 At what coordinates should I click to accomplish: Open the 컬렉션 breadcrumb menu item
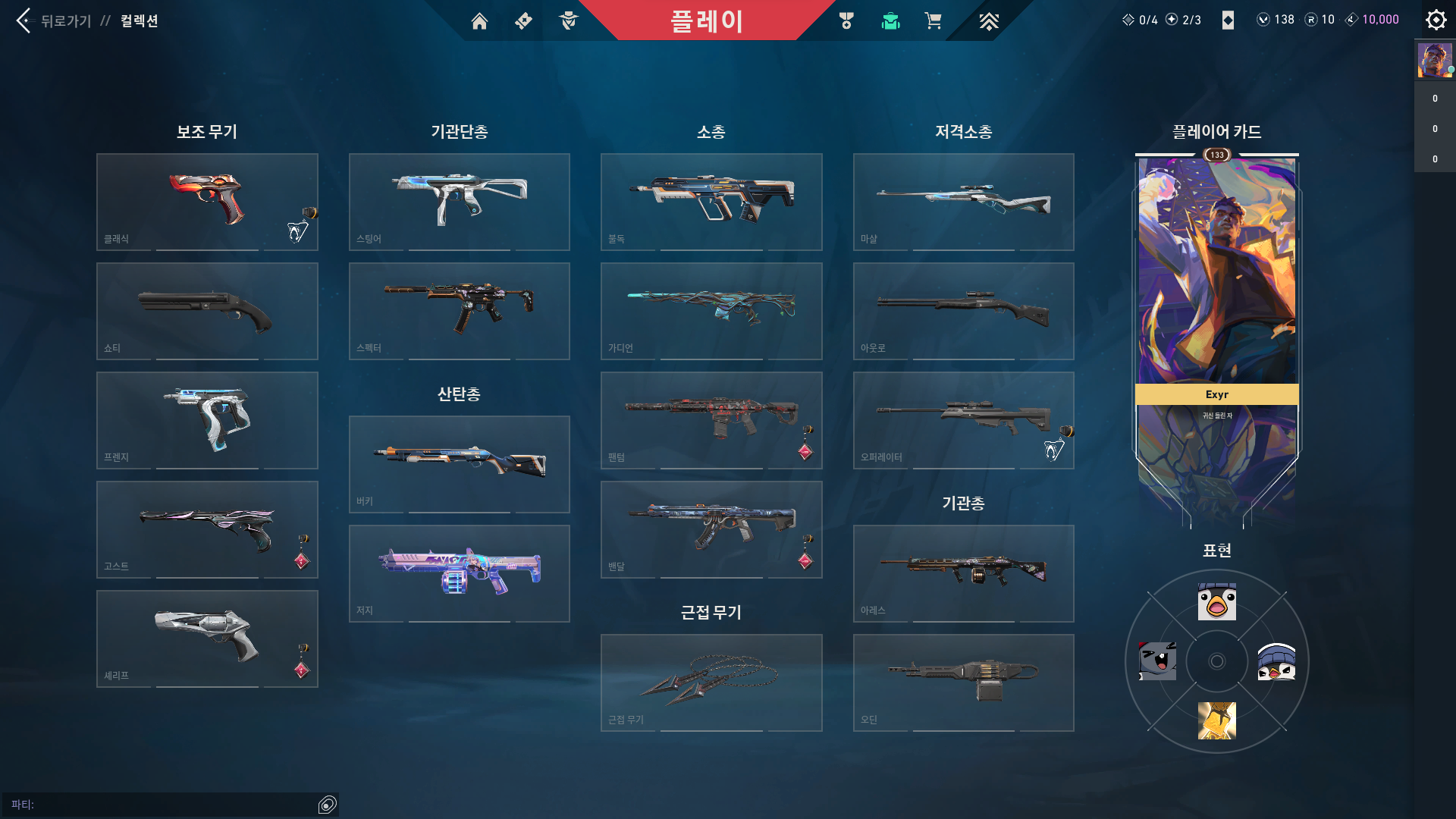(x=139, y=20)
